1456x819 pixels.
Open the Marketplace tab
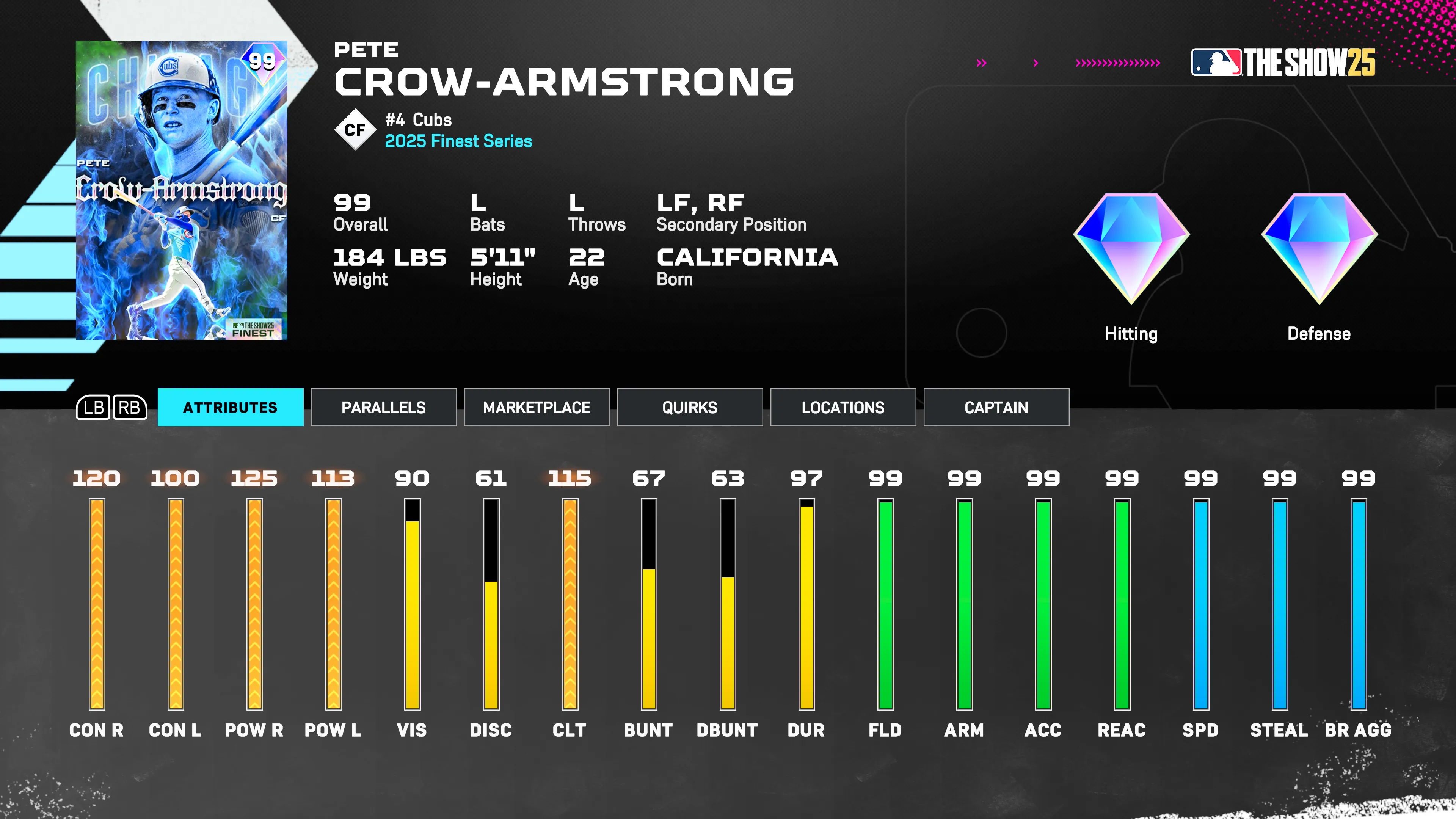tap(537, 408)
